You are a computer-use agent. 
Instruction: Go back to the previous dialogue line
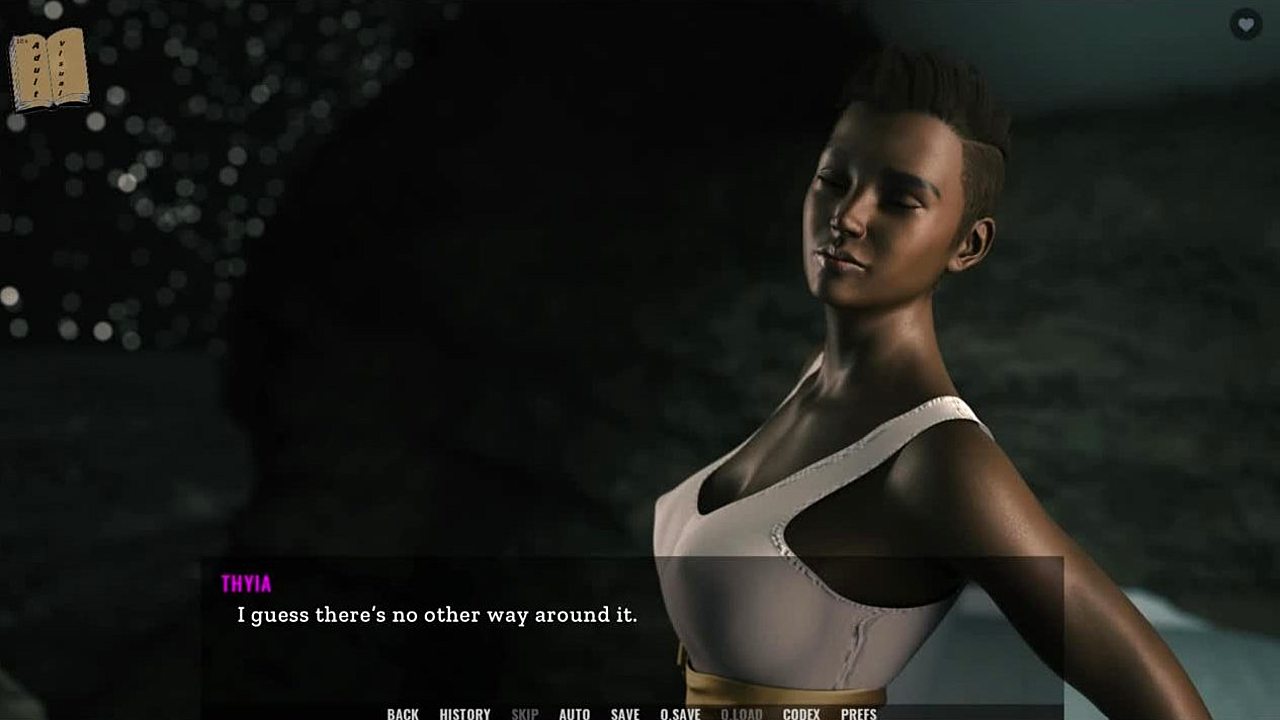point(402,713)
